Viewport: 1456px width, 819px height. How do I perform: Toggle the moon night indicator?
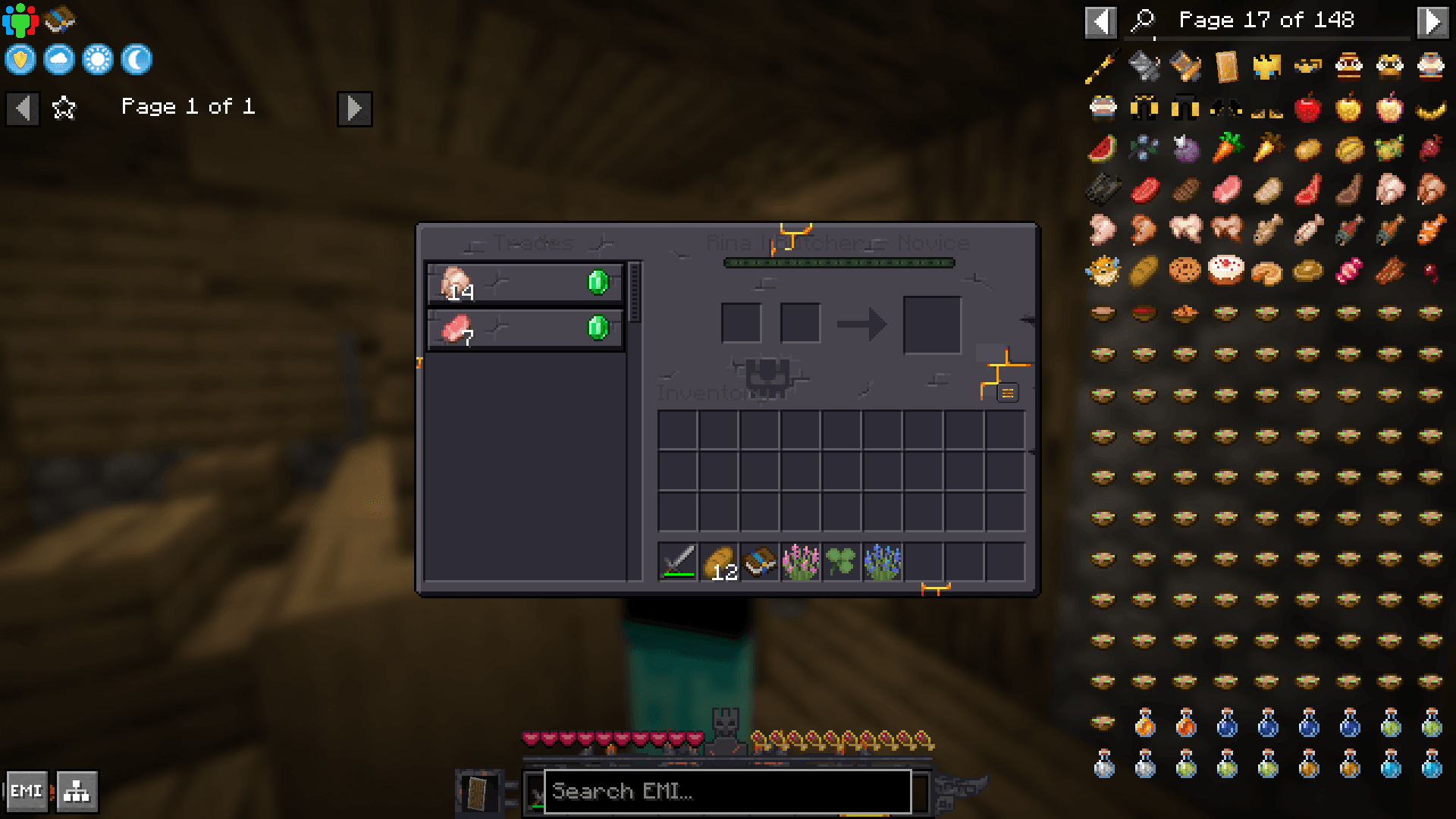tap(136, 59)
